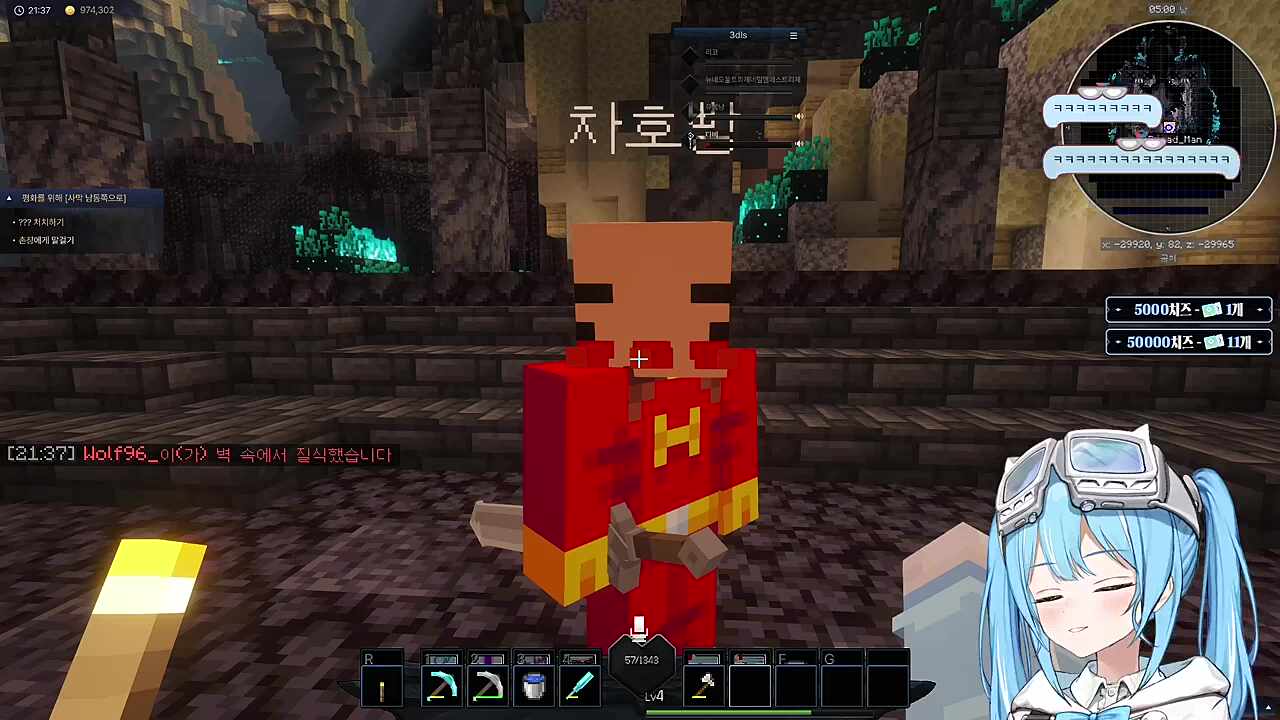Select the water bucket in hotbar slot 3
The height and width of the screenshot is (720, 1280).
point(533,684)
